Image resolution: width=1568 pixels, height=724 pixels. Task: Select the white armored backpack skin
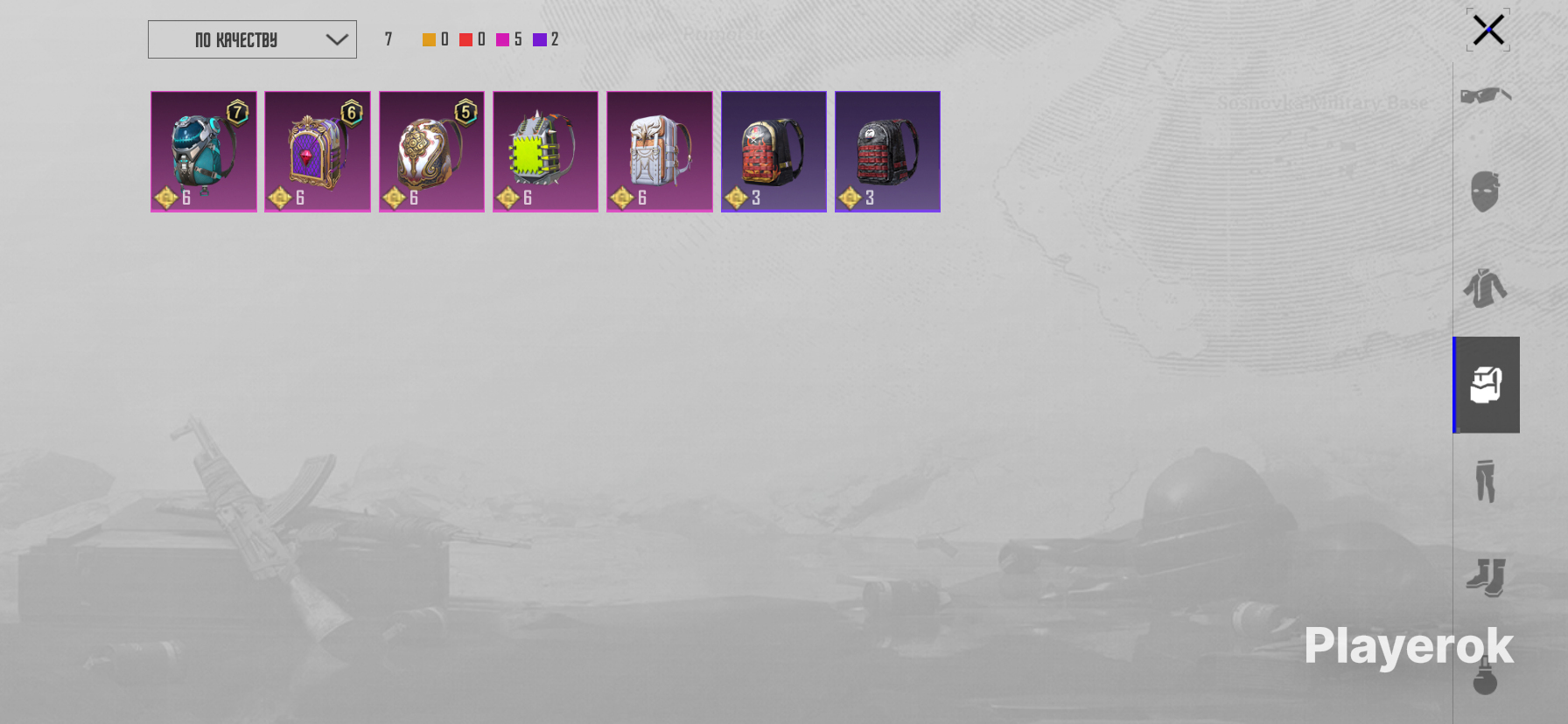click(x=660, y=151)
